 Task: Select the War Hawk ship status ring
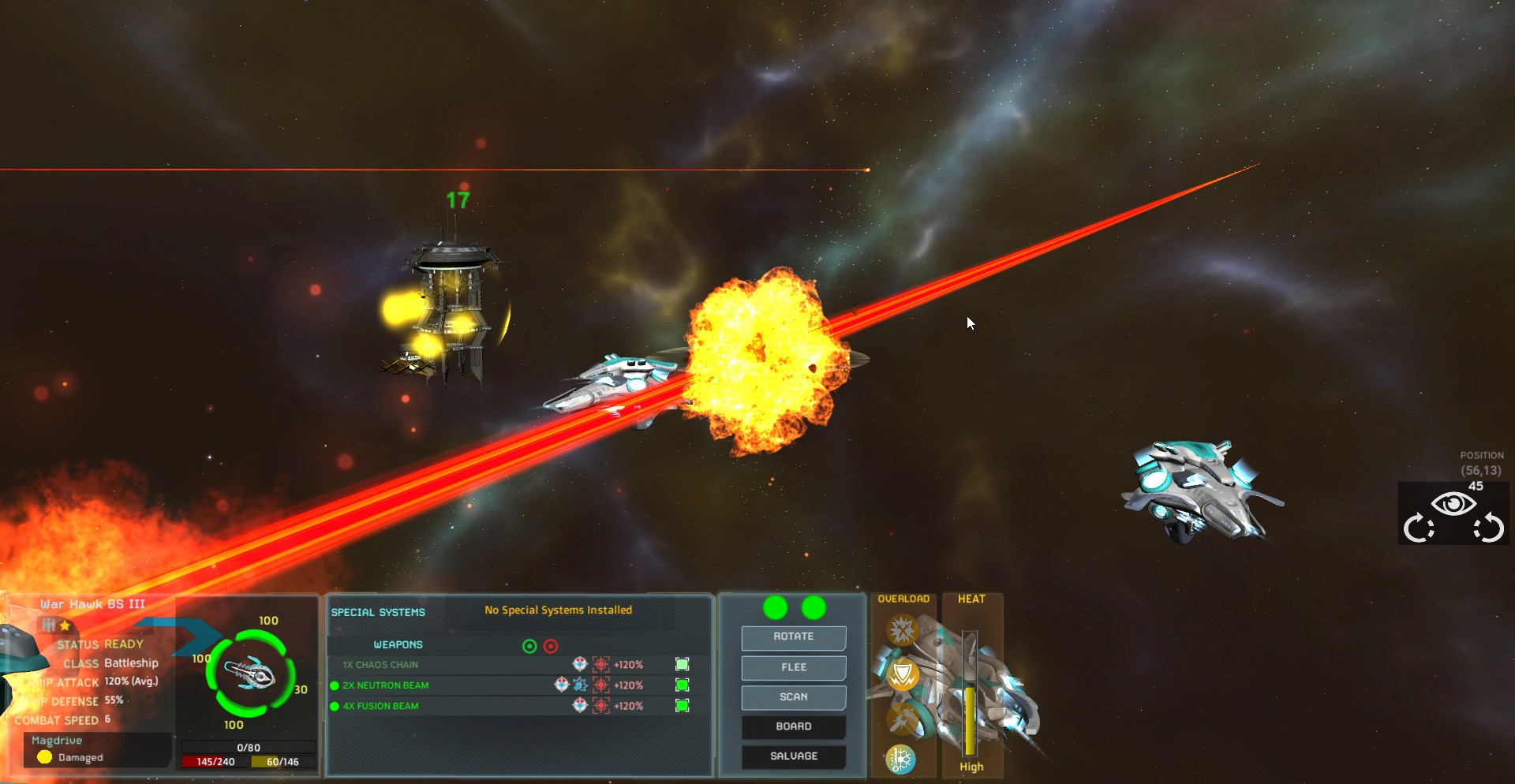coord(250,674)
